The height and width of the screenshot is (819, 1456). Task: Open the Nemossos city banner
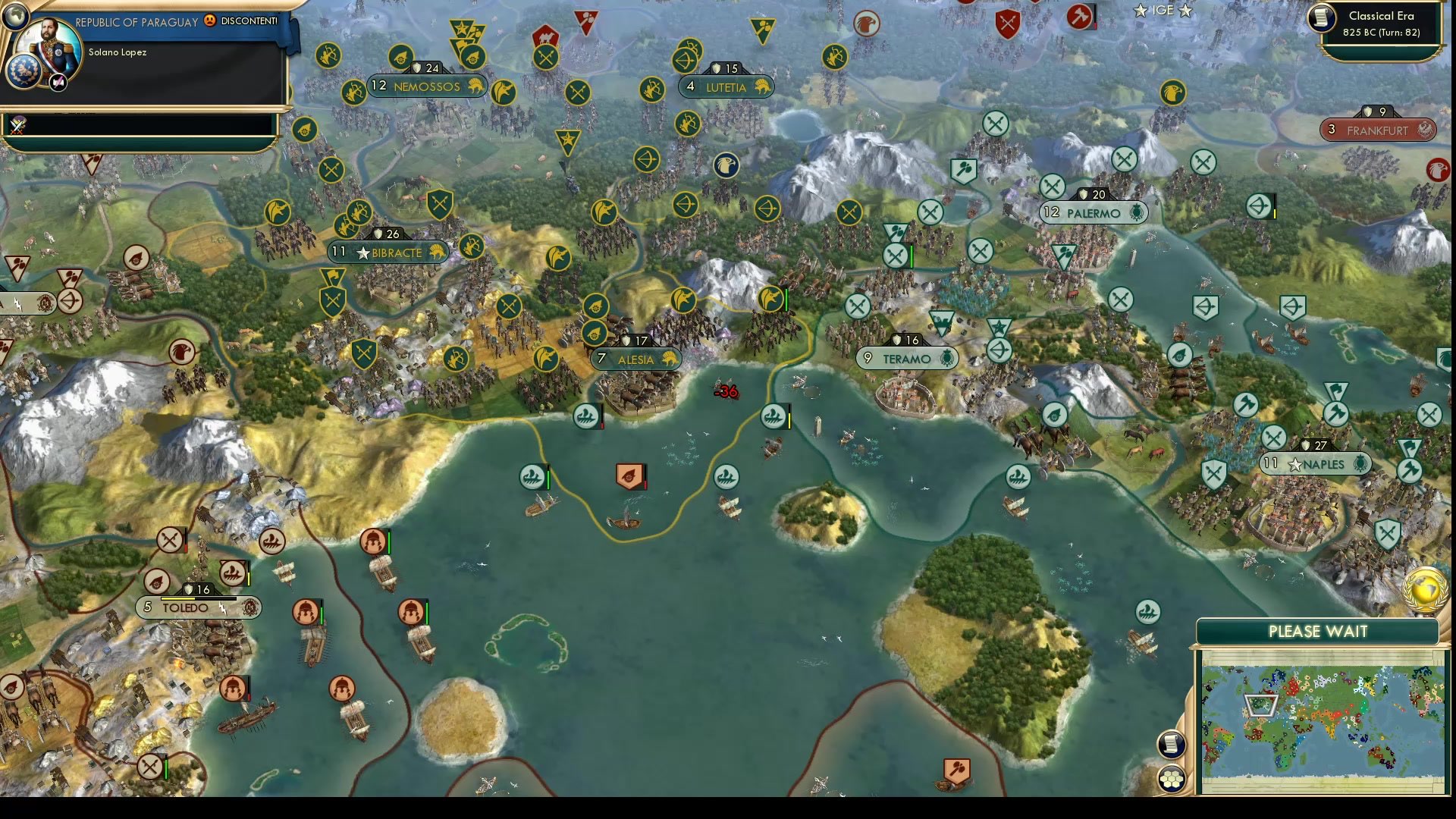pos(427,86)
